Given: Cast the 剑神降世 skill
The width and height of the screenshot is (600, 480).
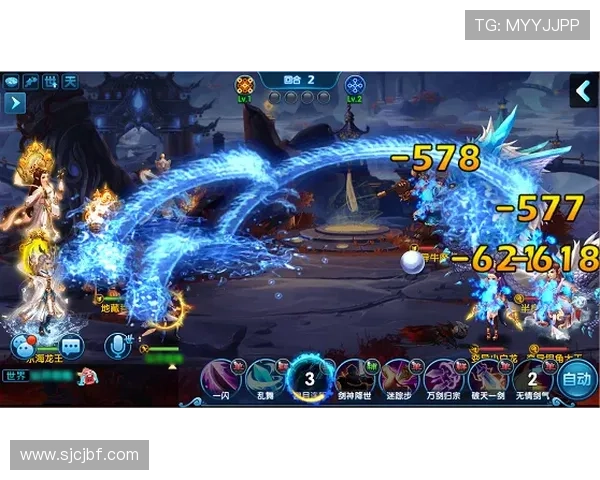Looking at the screenshot, I should [x=354, y=379].
